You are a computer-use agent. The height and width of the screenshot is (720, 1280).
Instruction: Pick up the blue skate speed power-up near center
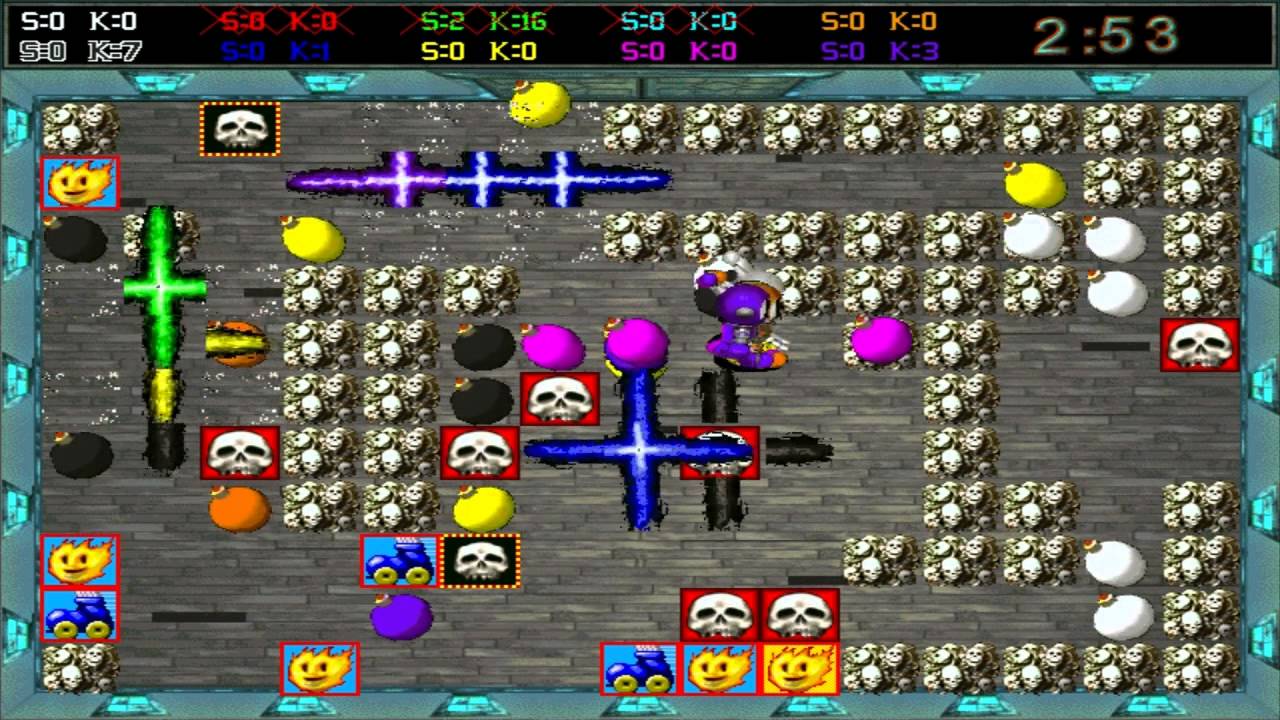pos(397,561)
